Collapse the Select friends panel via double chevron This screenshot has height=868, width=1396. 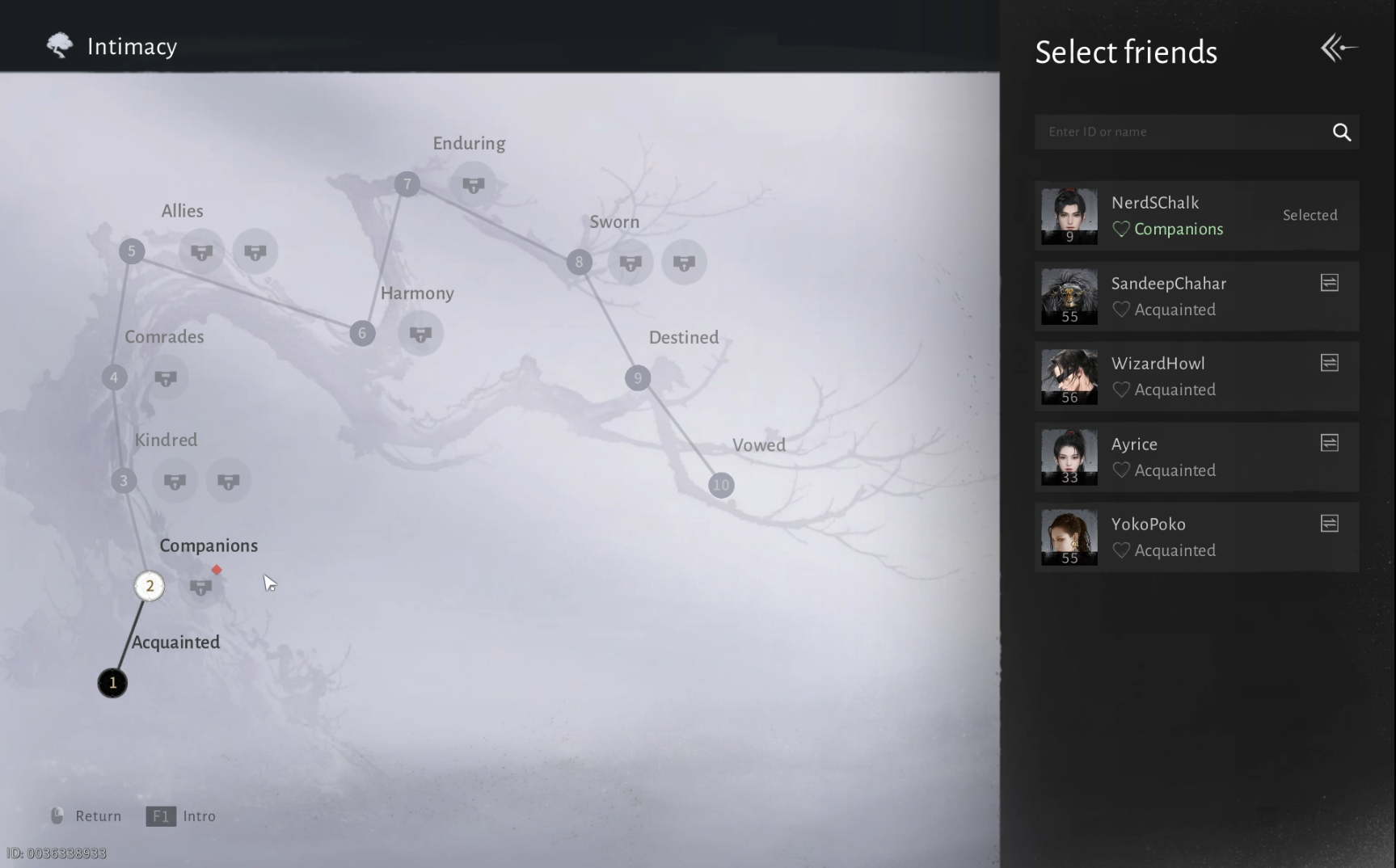tap(1338, 48)
